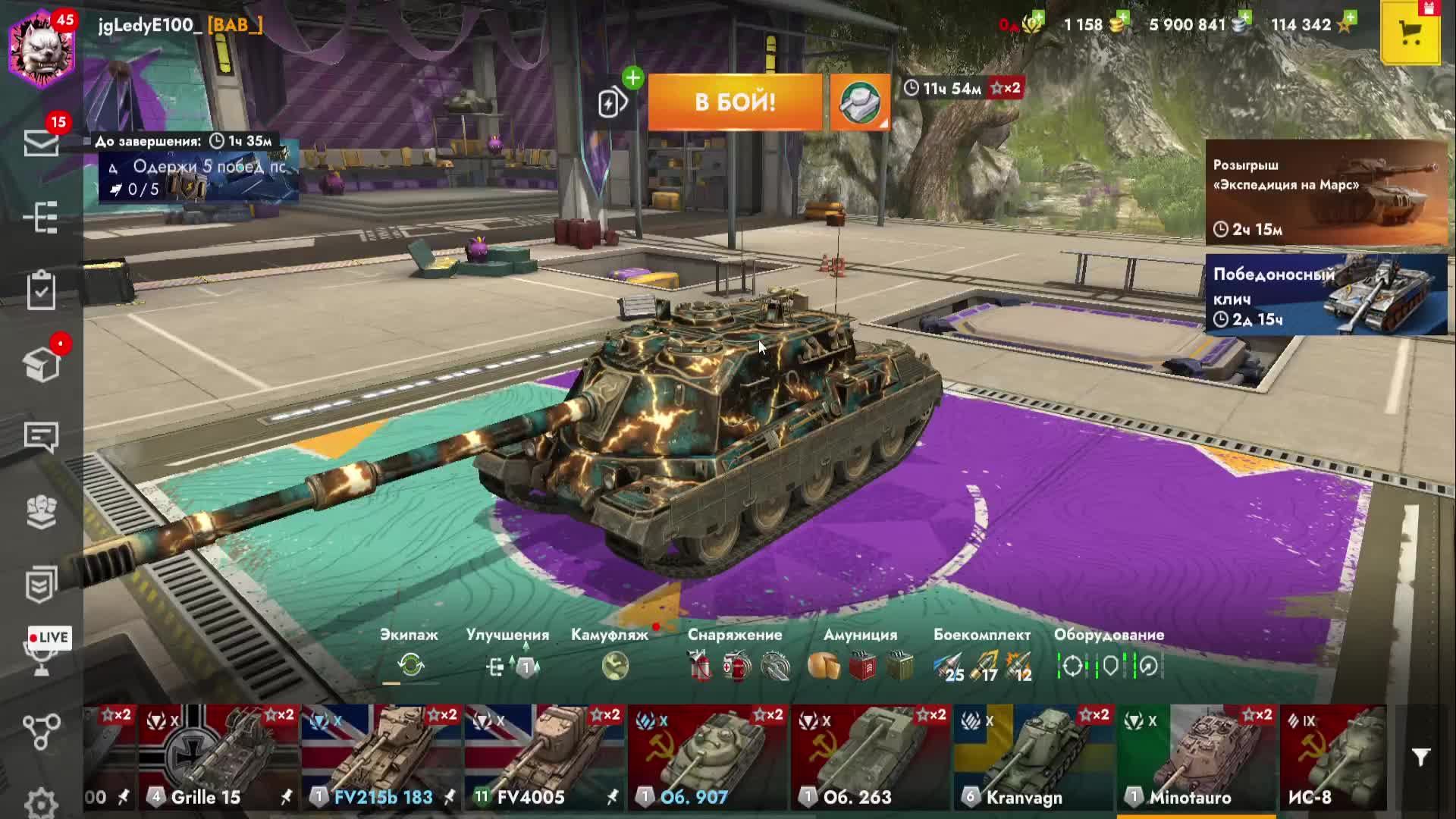Open the mail inbox with 15 notifications

click(x=42, y=142)
